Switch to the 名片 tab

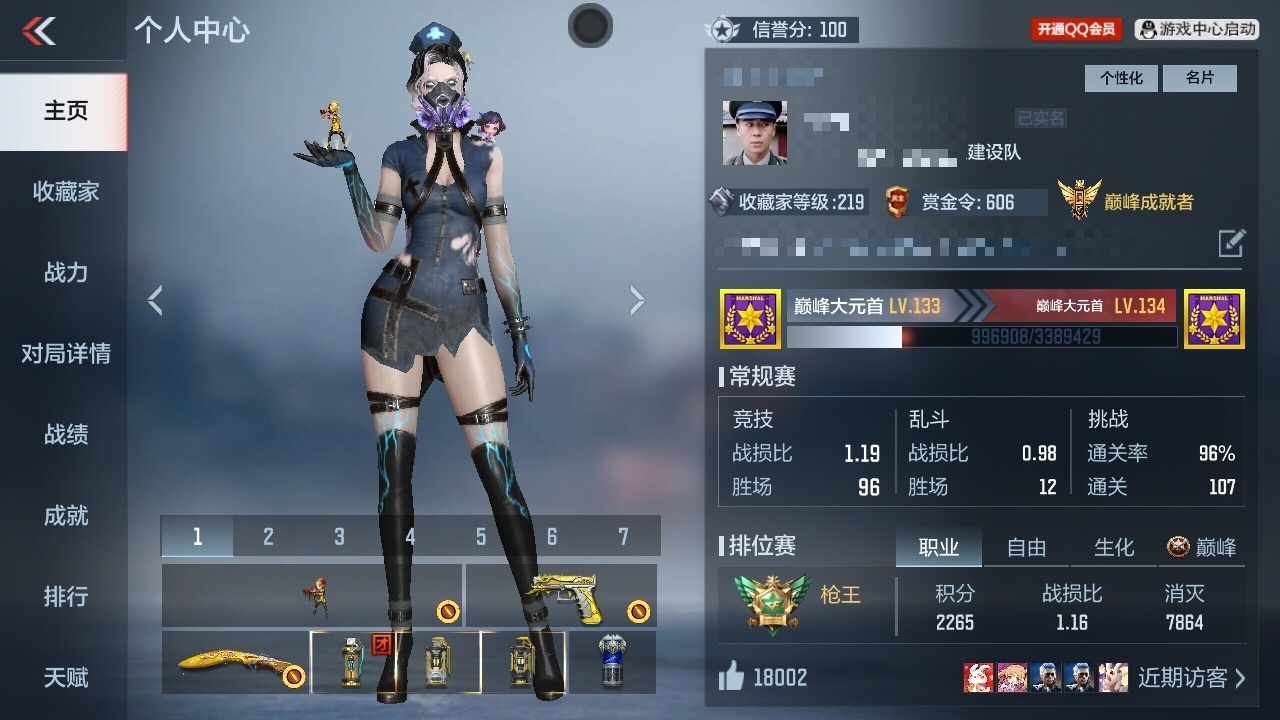click(1199, 78)
